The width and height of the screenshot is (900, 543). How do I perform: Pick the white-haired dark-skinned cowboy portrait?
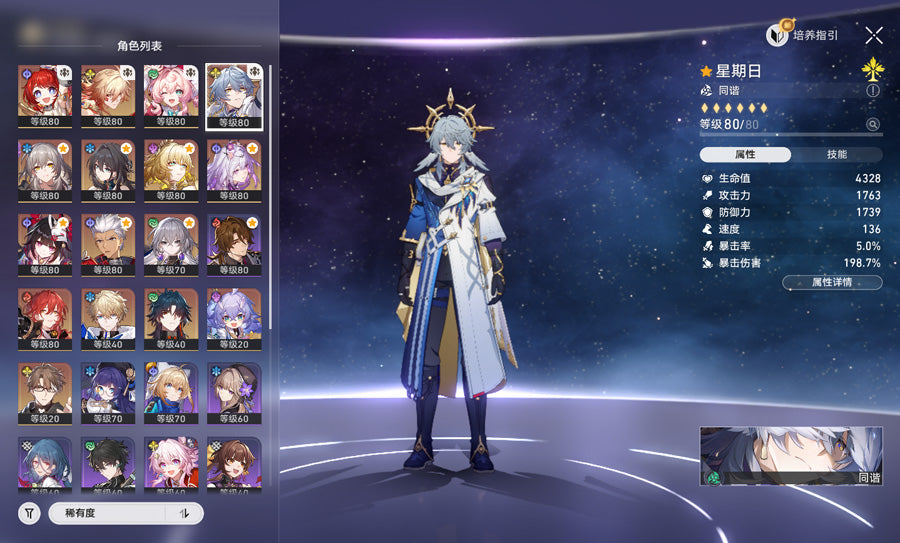[x=108, y=245]
